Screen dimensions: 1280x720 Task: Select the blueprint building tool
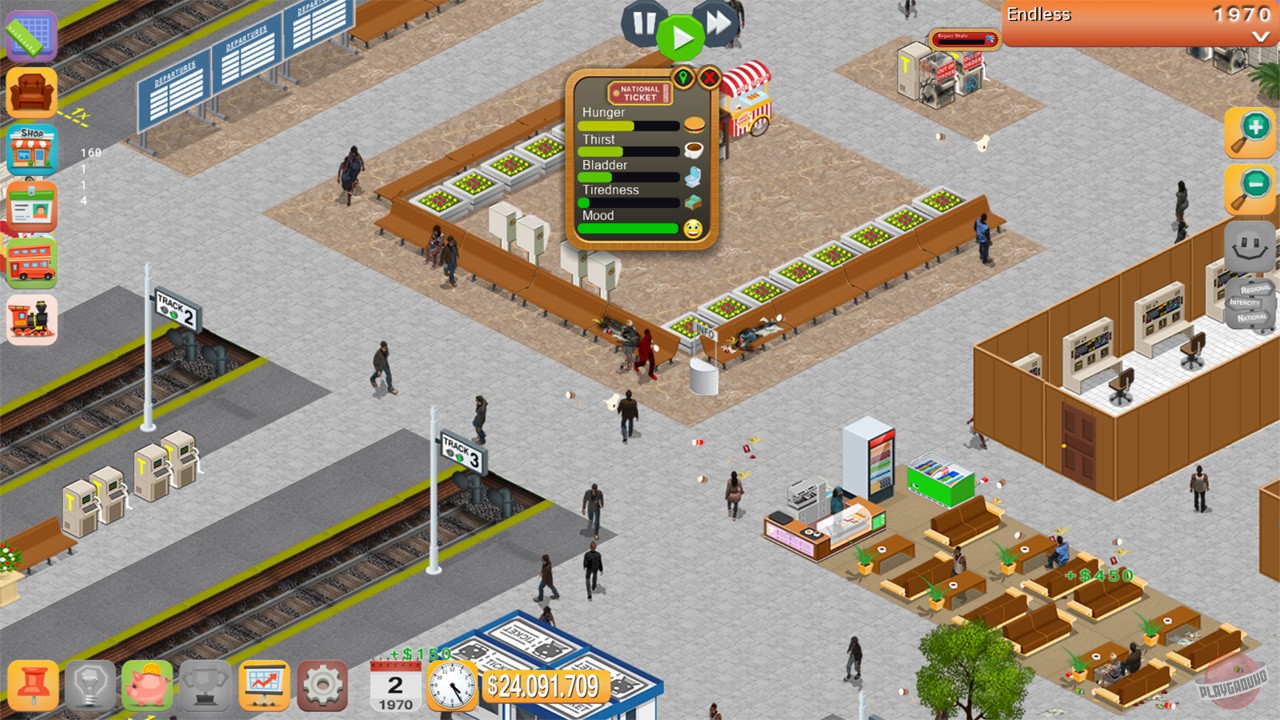click(x=31, y=36)
